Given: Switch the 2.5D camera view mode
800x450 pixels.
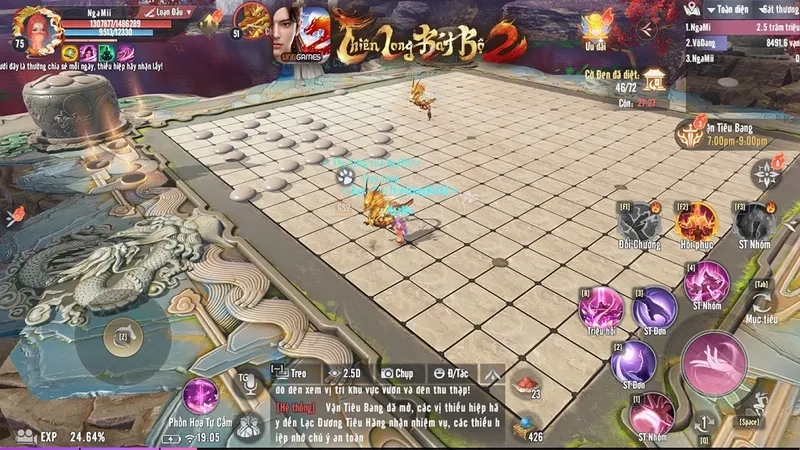Looking at the screenshot, I should click(346, 372).
